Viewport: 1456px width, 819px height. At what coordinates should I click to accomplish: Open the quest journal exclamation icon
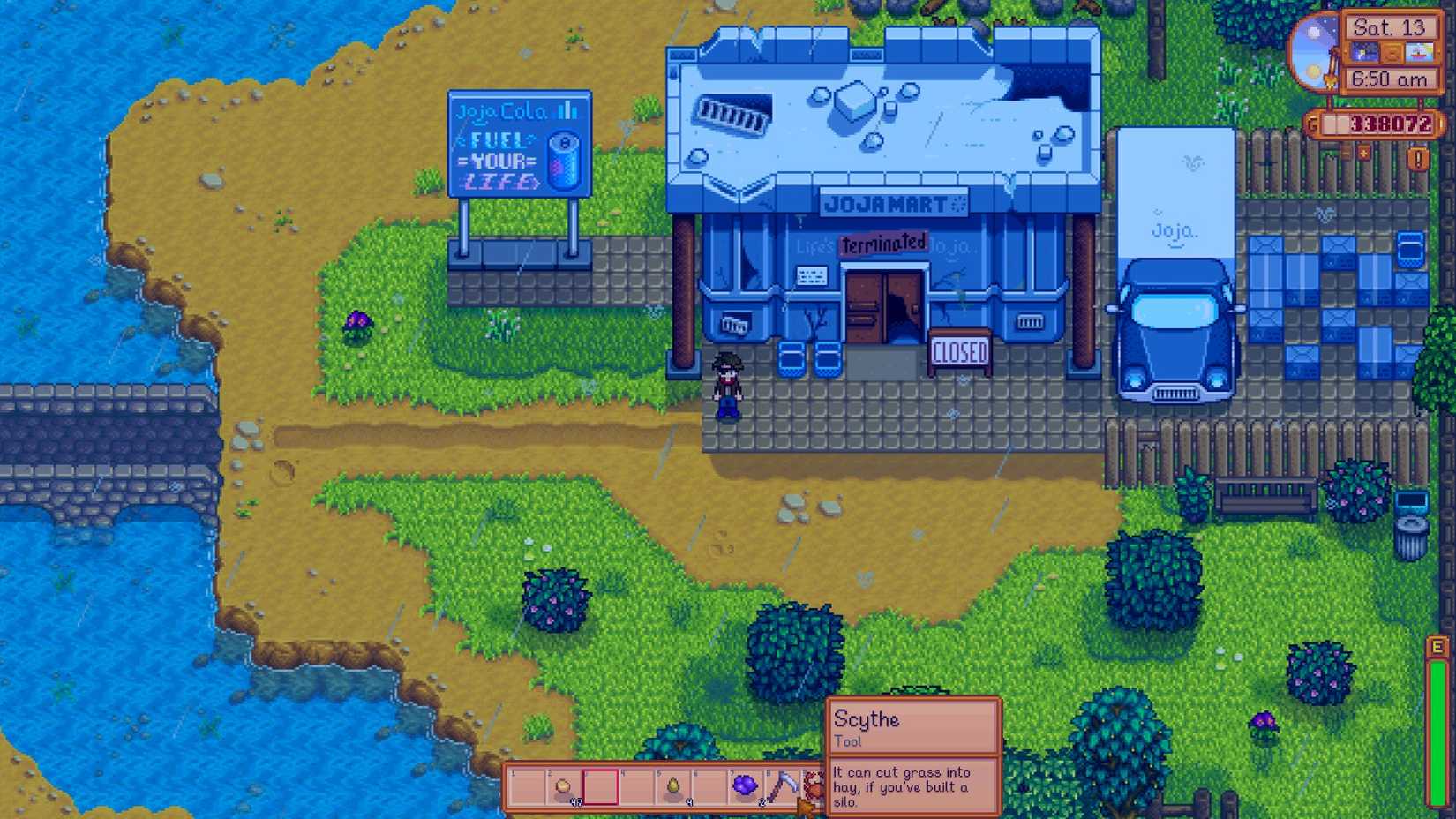click(1417, 159)
